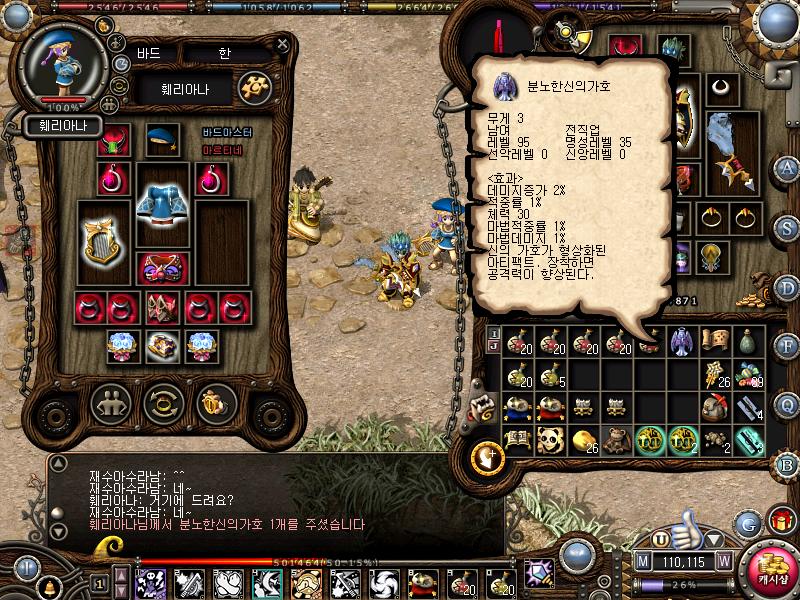Select the parchment scroll in inventory
This screenshot has height=600, width=800.
(x=714, y=342)
